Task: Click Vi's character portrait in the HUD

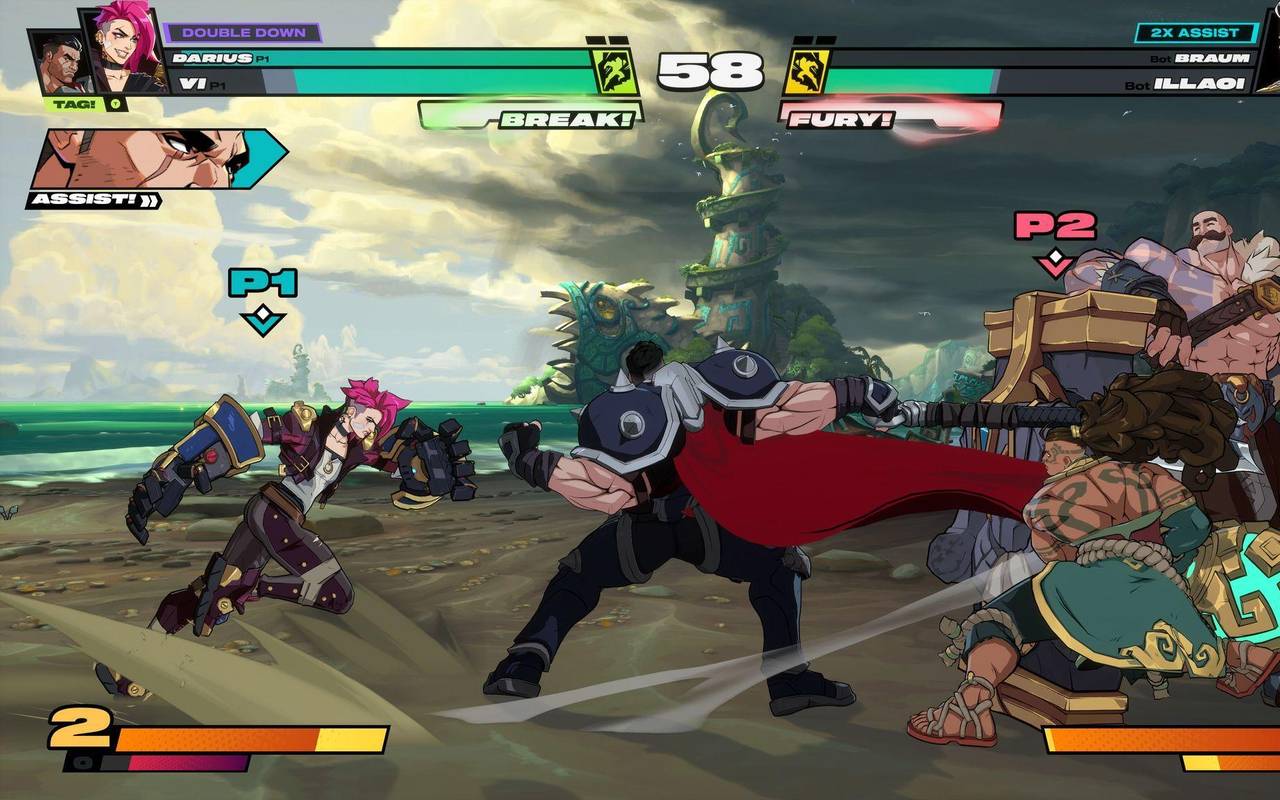Action: click(122, 48)
